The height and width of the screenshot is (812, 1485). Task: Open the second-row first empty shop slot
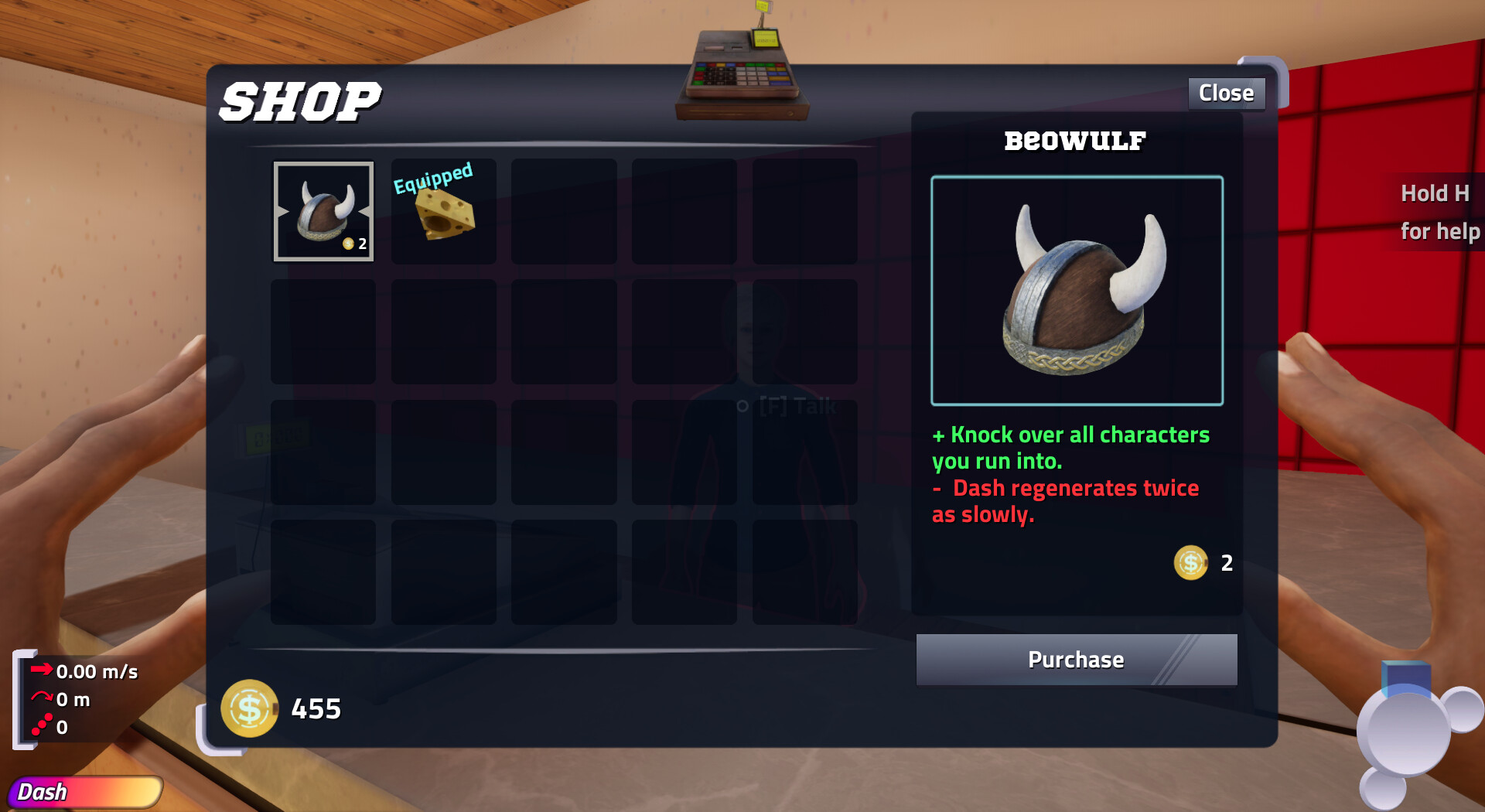(323, 331)
